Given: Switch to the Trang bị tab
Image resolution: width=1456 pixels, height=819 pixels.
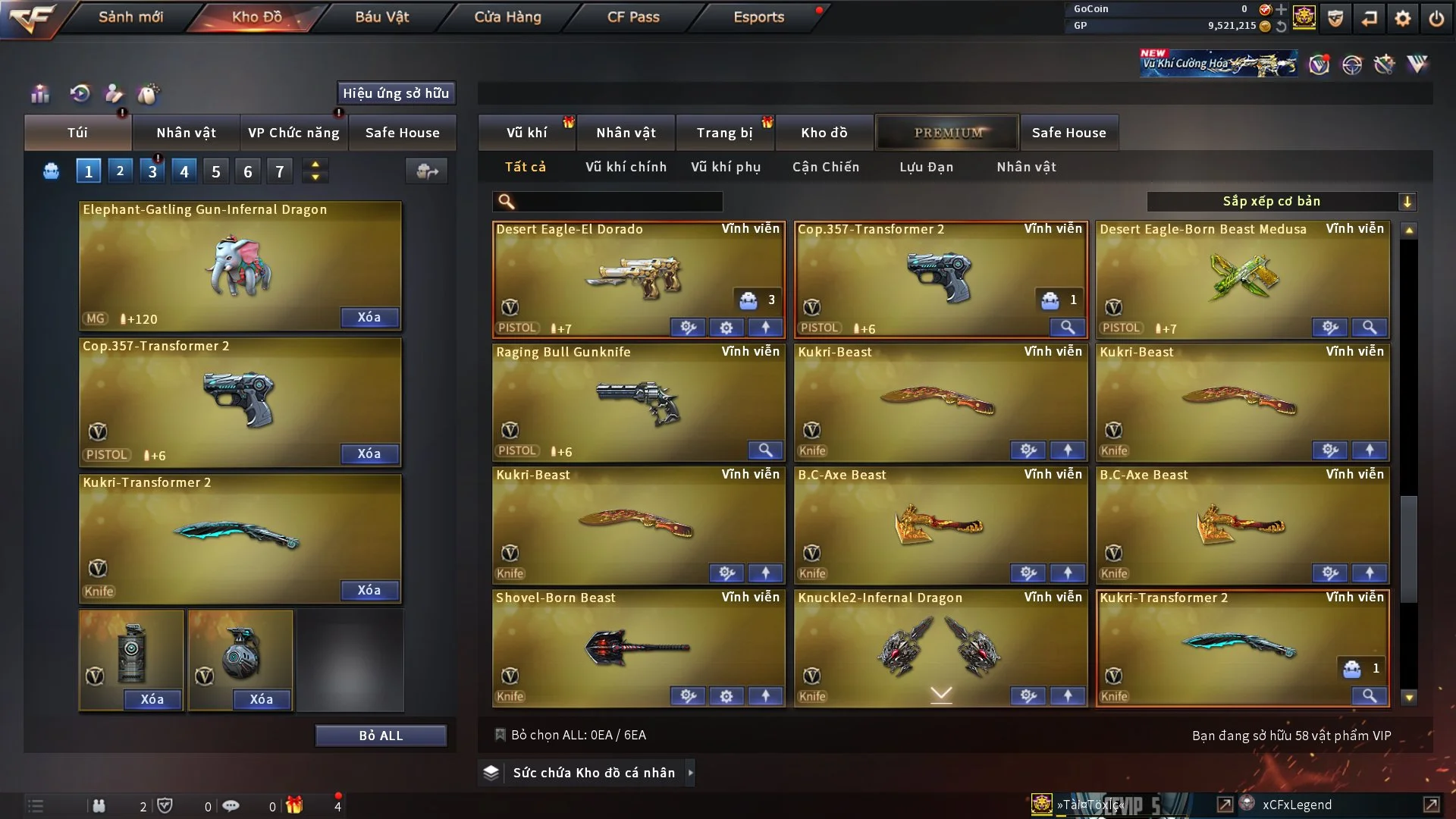Looking at the screenshot, I should (x=724, y=133).
